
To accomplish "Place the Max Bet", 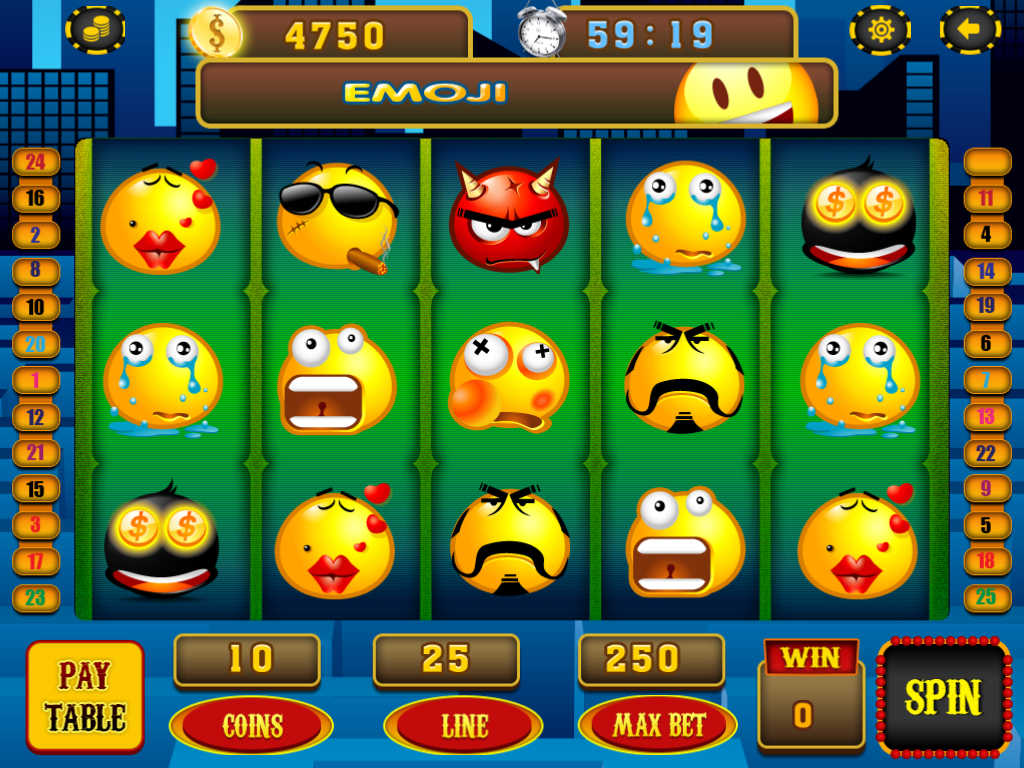I will click(658, 725).
